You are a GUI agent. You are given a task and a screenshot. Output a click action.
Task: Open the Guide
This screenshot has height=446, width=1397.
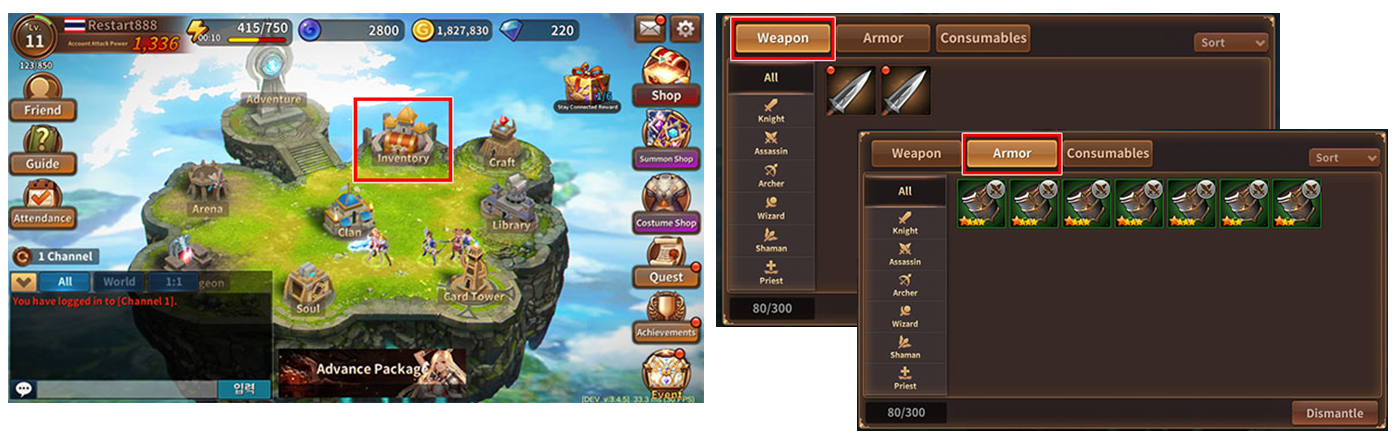[42, 151]
